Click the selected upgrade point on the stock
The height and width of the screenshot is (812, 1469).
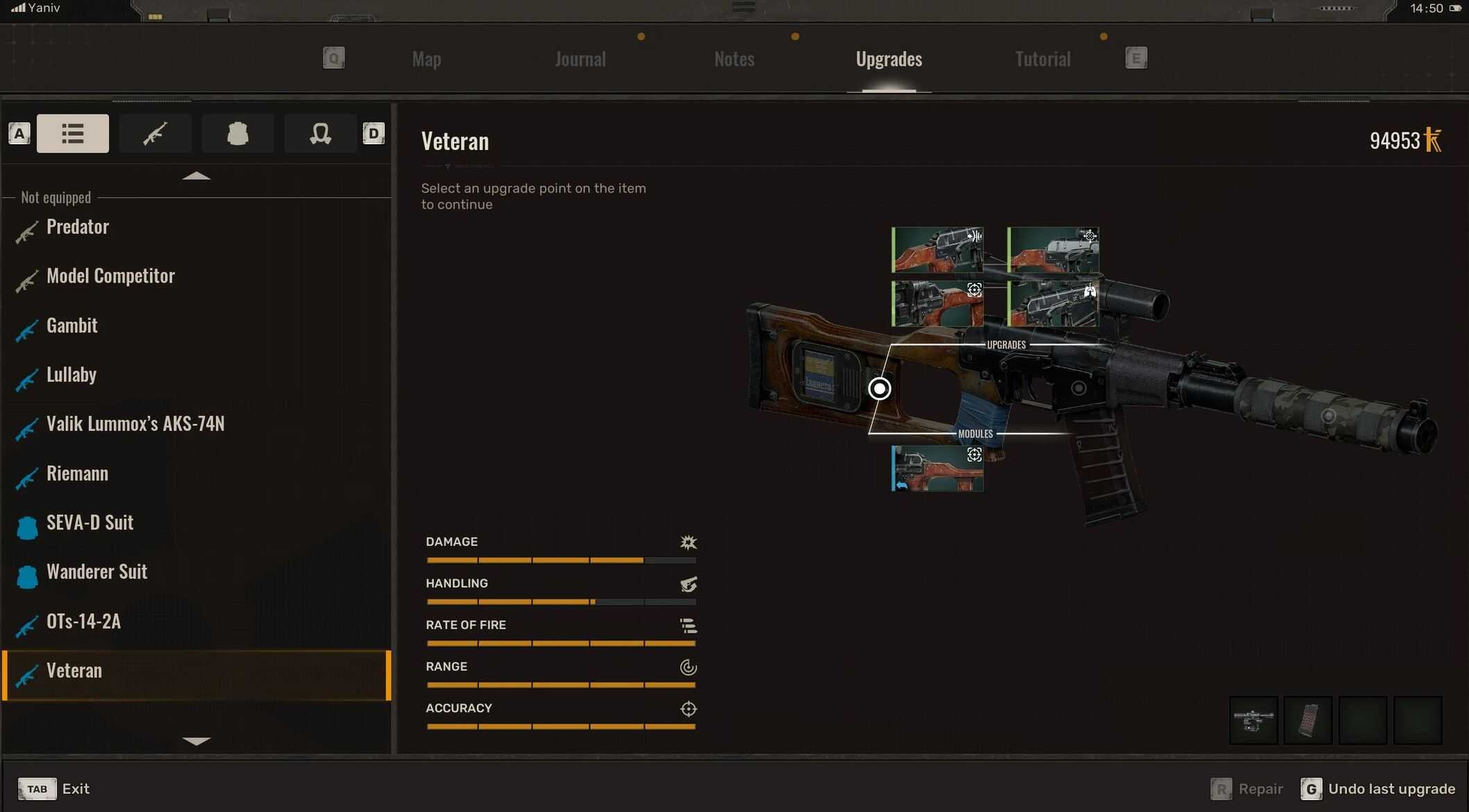[x=880, y=389]
